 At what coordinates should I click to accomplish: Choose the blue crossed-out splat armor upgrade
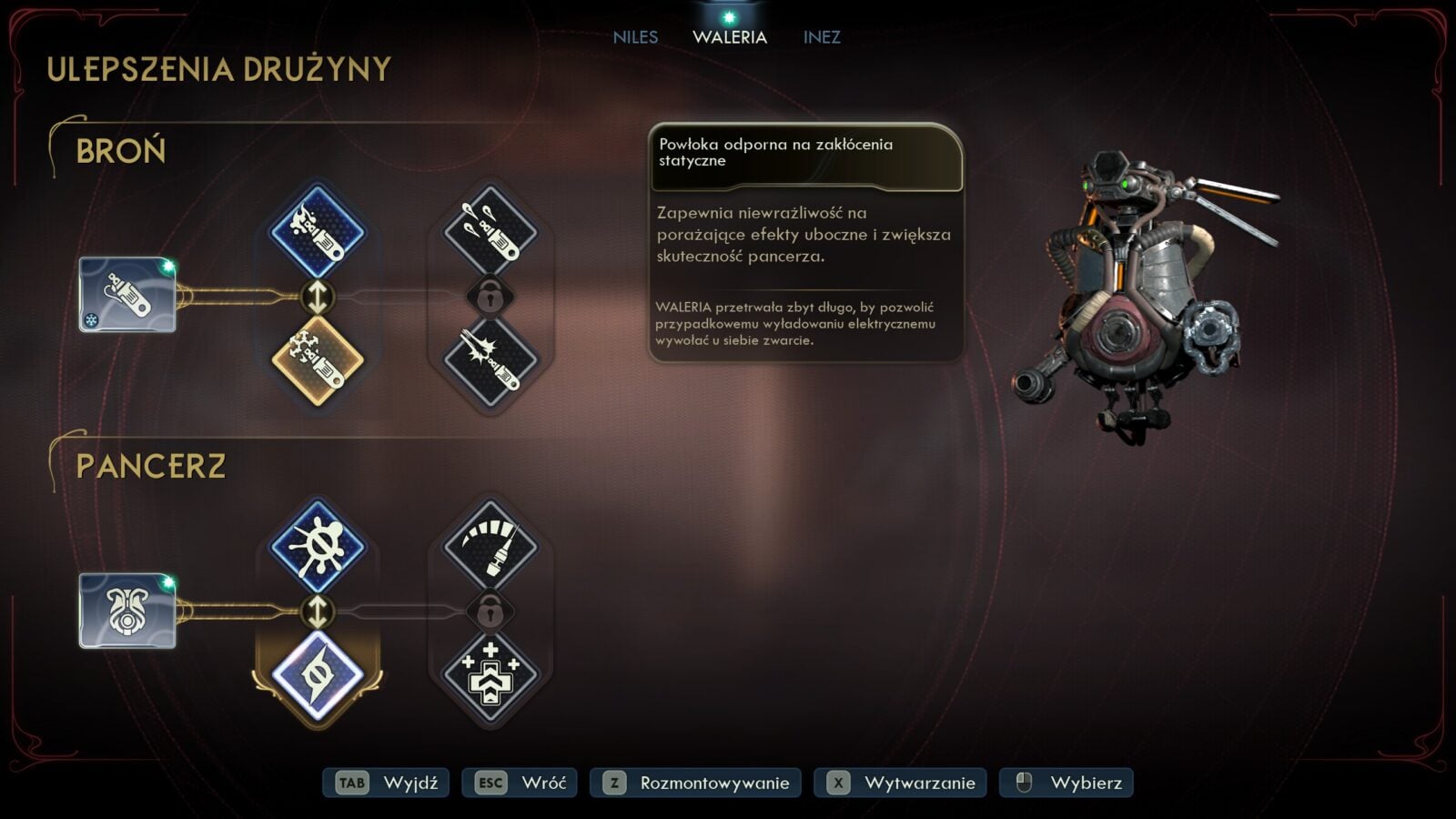[318, 547]
